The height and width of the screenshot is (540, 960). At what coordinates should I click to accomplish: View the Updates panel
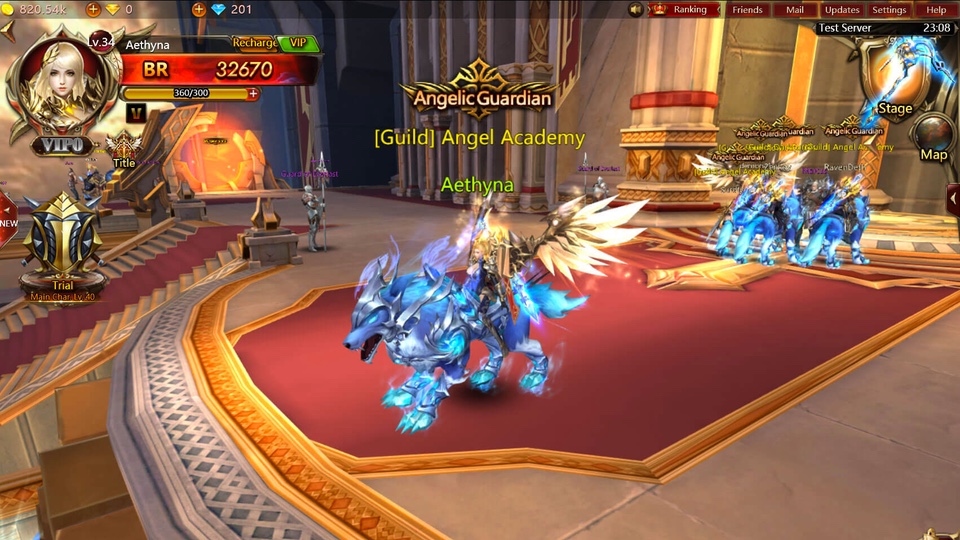pos(842,10)
